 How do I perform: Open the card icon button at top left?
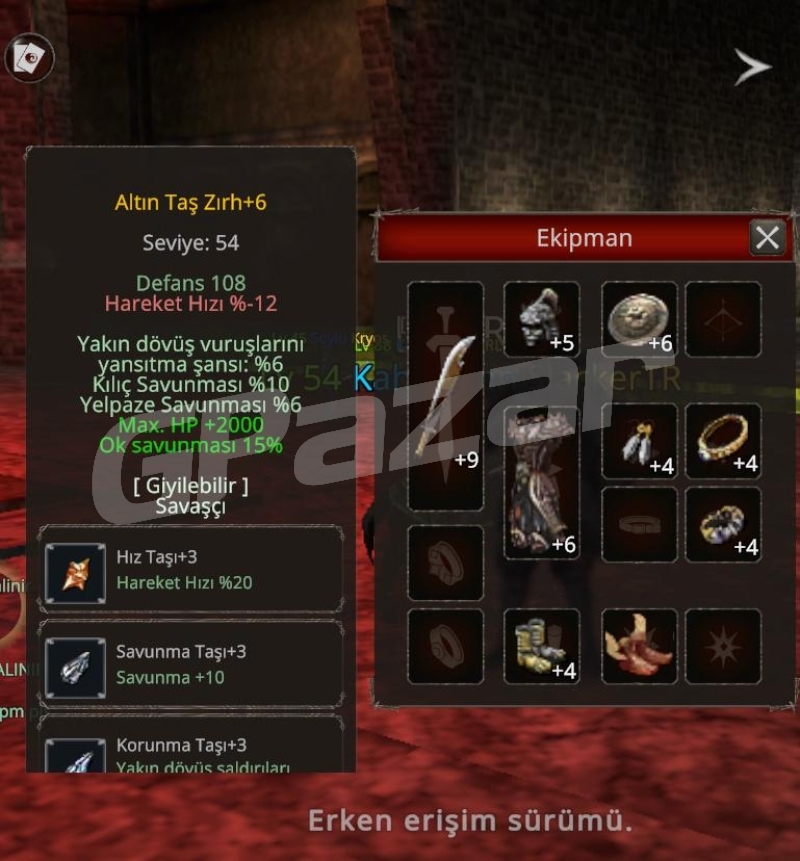click(29, 58)
